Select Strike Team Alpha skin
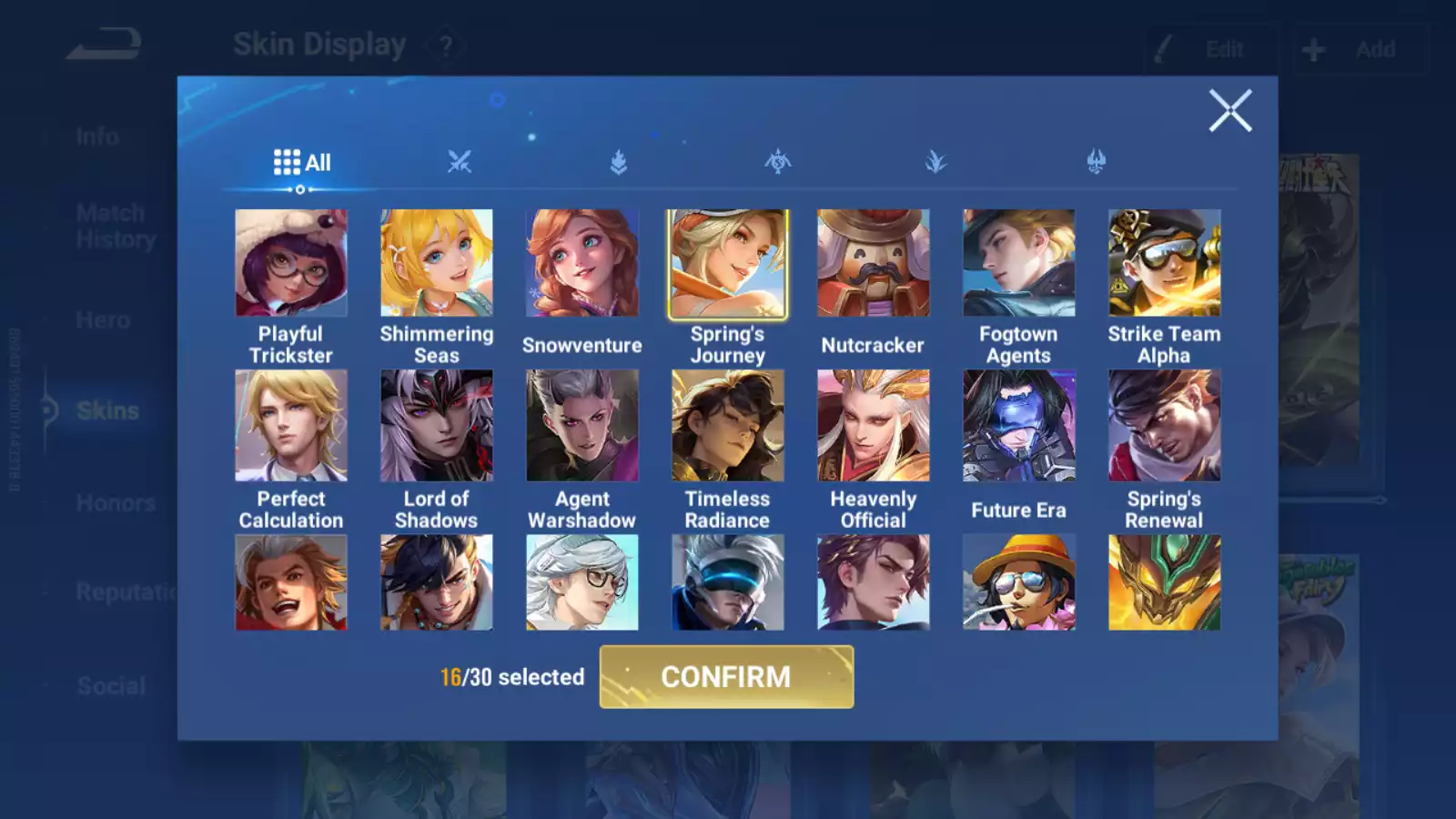The height and width of the screenshot is (819, 1456). point(1165,263)
